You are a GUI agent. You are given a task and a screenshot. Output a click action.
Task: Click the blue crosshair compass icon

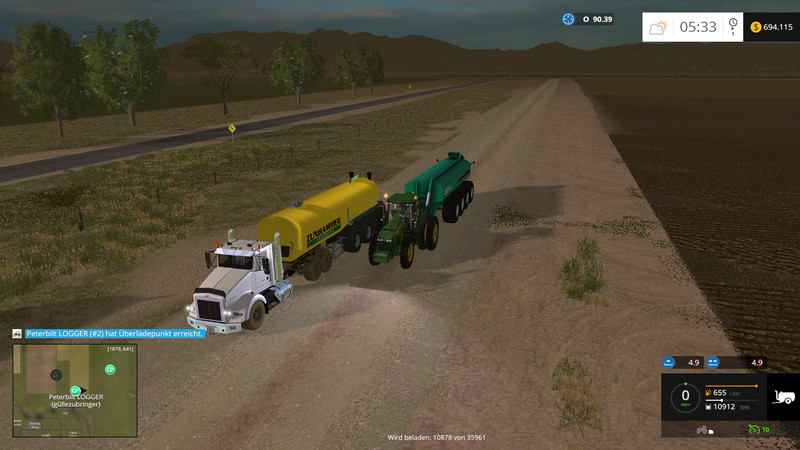(569, 19)
